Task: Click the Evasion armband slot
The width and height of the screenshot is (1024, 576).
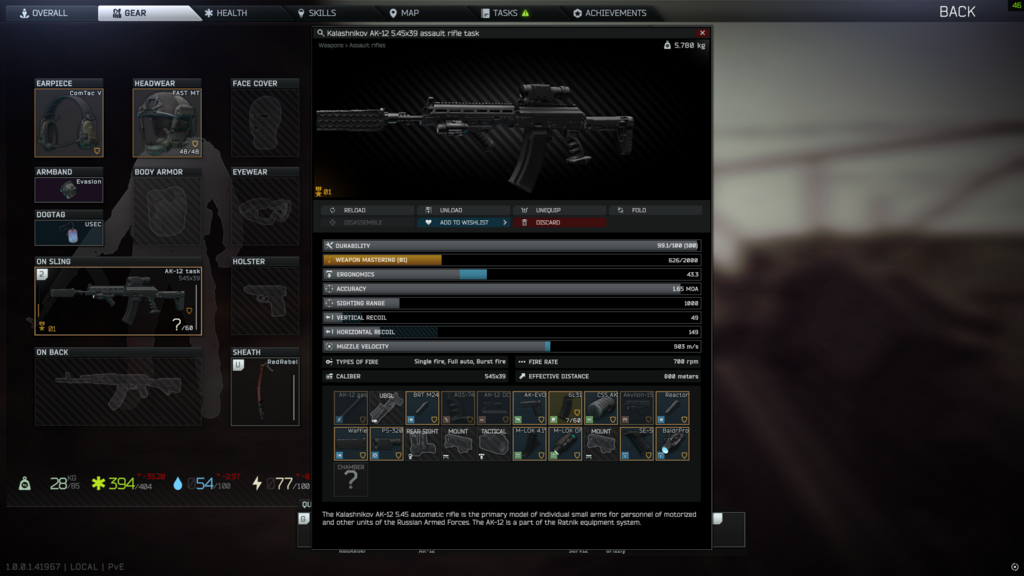Action: click(69, 189)
